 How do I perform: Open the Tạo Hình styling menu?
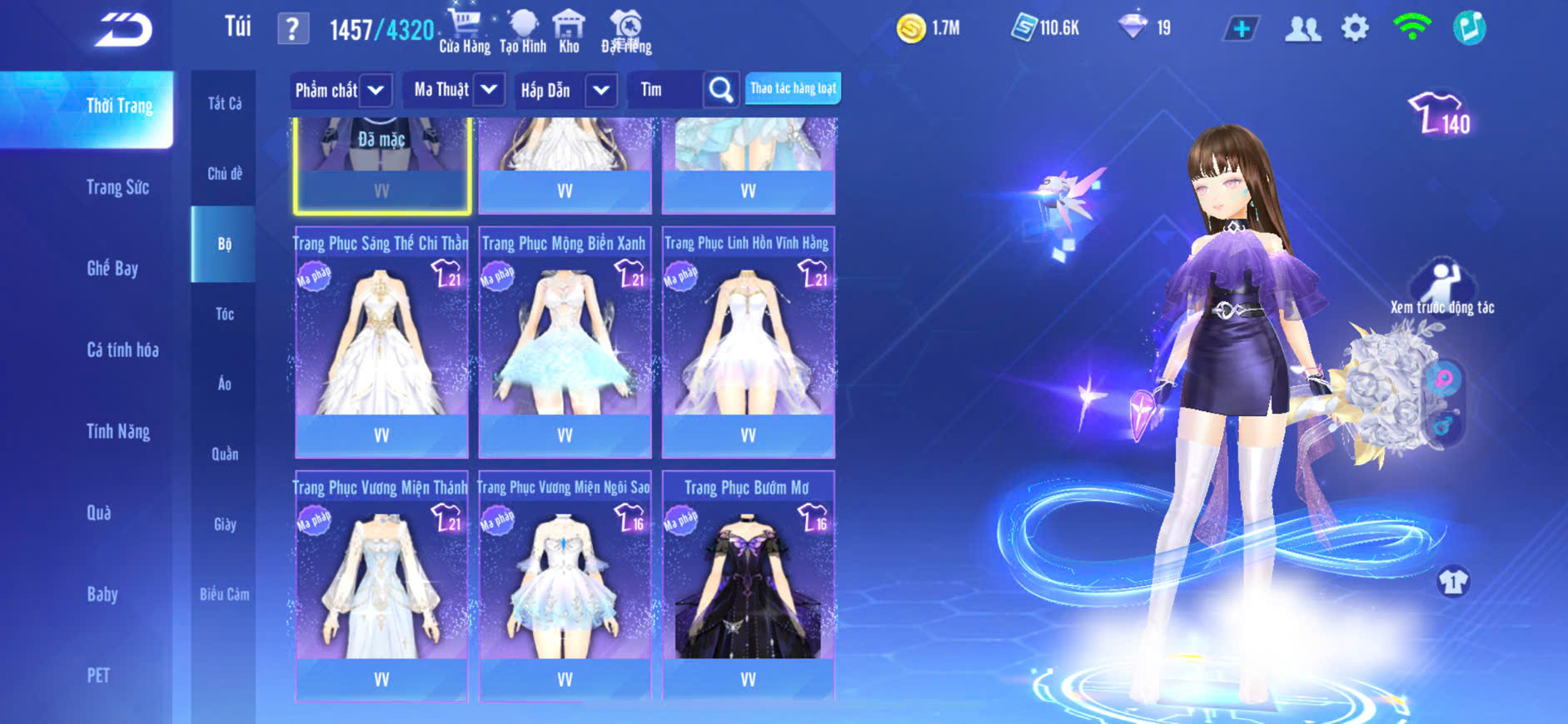[x=523, y=32]
